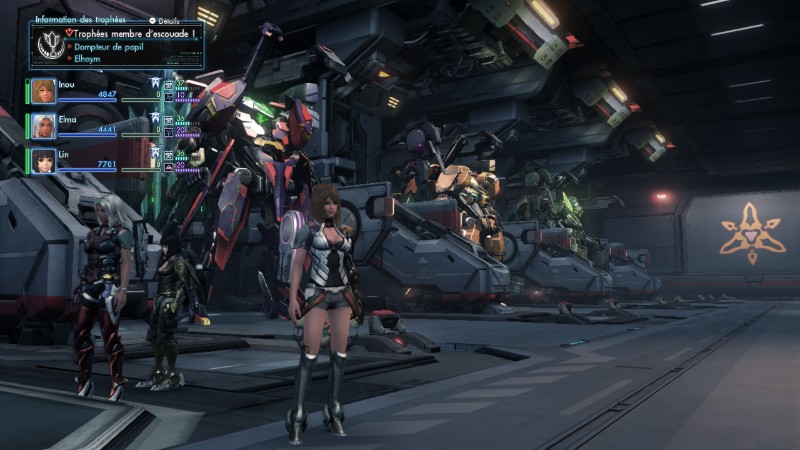Image resolution: width=800 pixels, height=450 pixels.
Task: Select the Elhaym trophy entry
Action: [94, 58]
